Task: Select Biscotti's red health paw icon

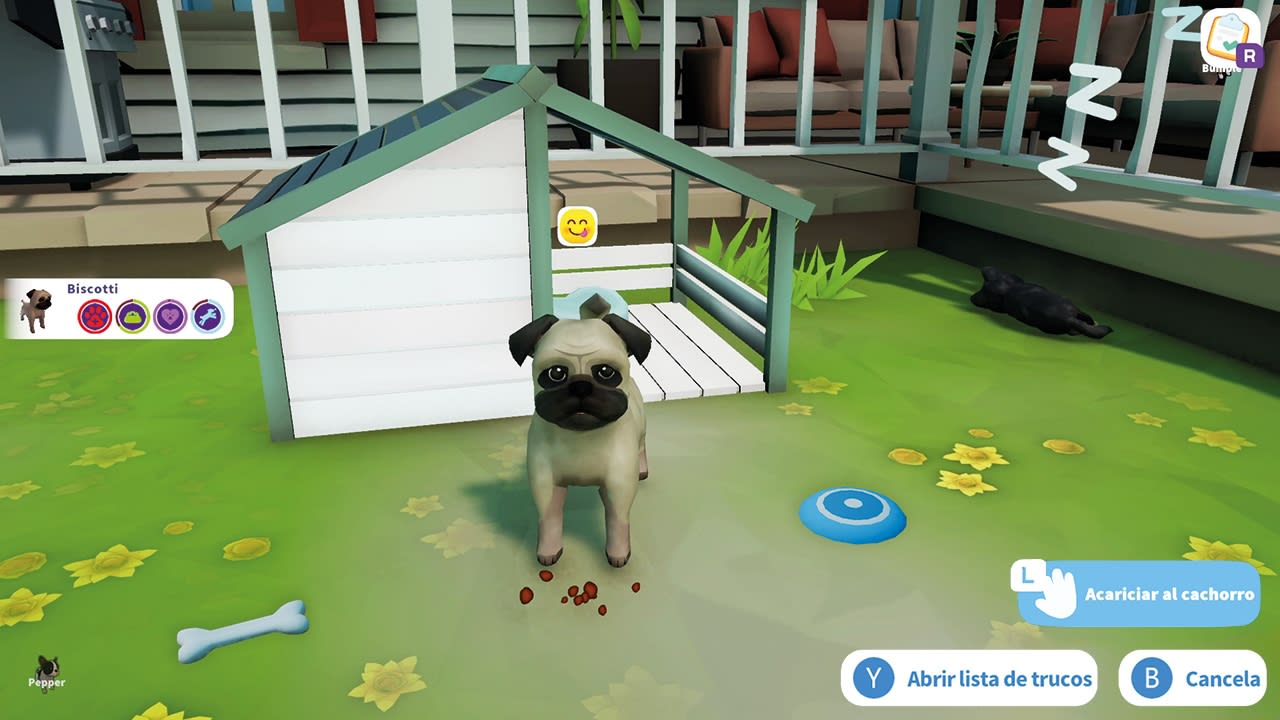Action: (95, 315)
